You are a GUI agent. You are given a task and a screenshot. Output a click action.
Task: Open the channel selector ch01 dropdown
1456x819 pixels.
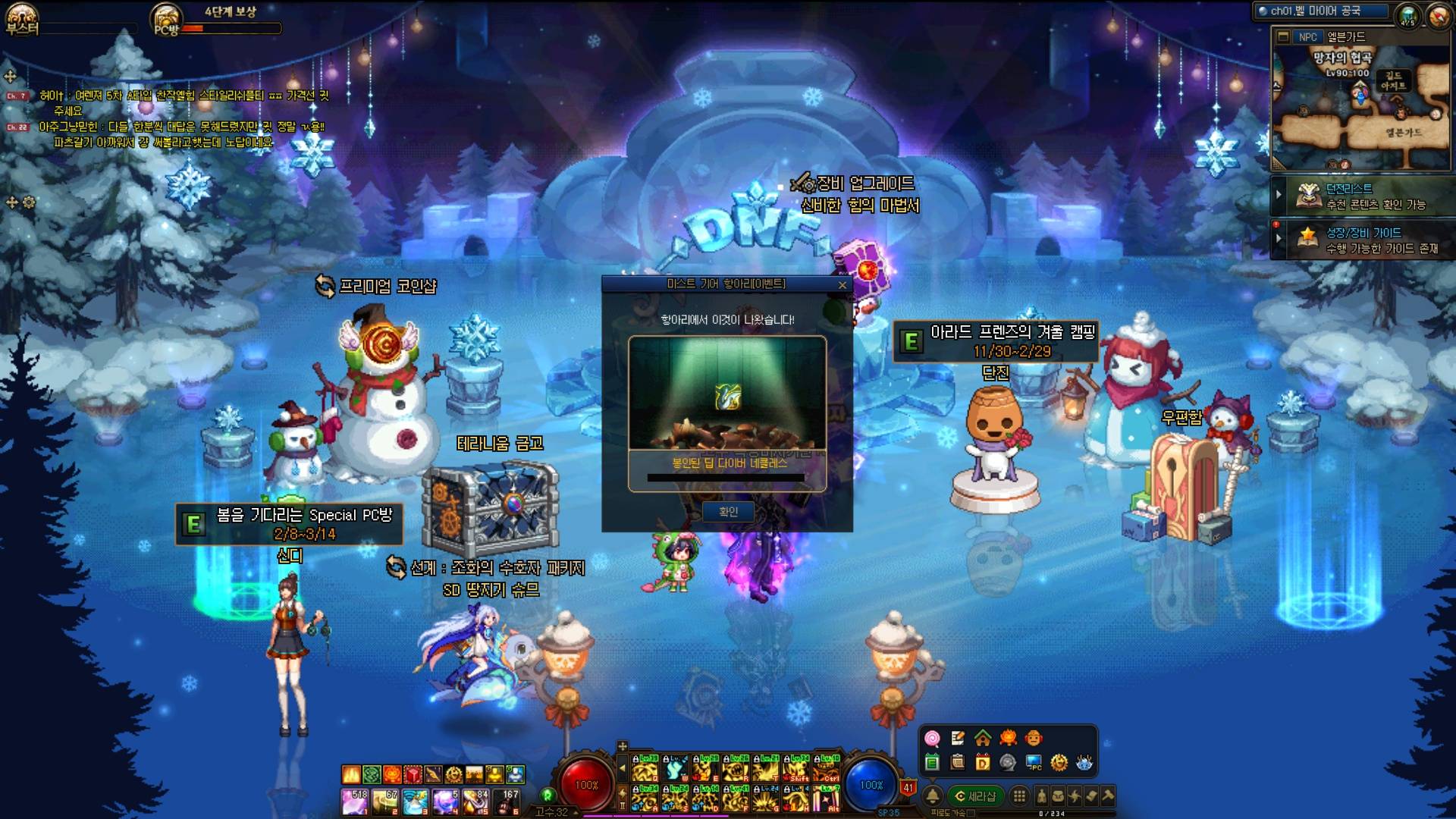pyautogui.click(x=1320, y=11)
